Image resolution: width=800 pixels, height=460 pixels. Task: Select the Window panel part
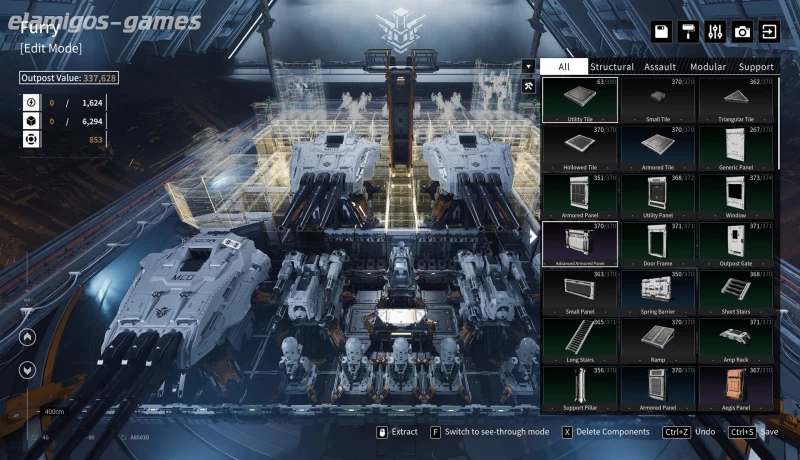(737, 196)
